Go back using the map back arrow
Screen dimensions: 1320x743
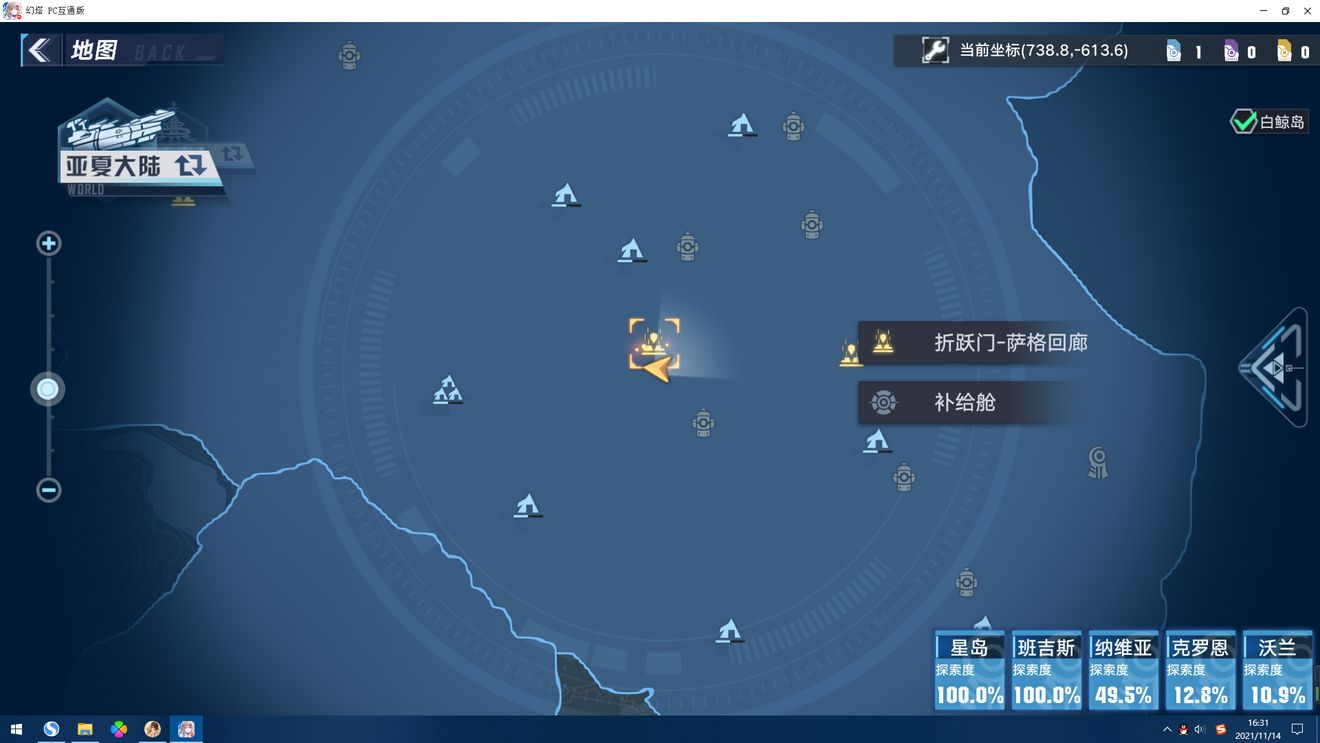click(39, 50)
